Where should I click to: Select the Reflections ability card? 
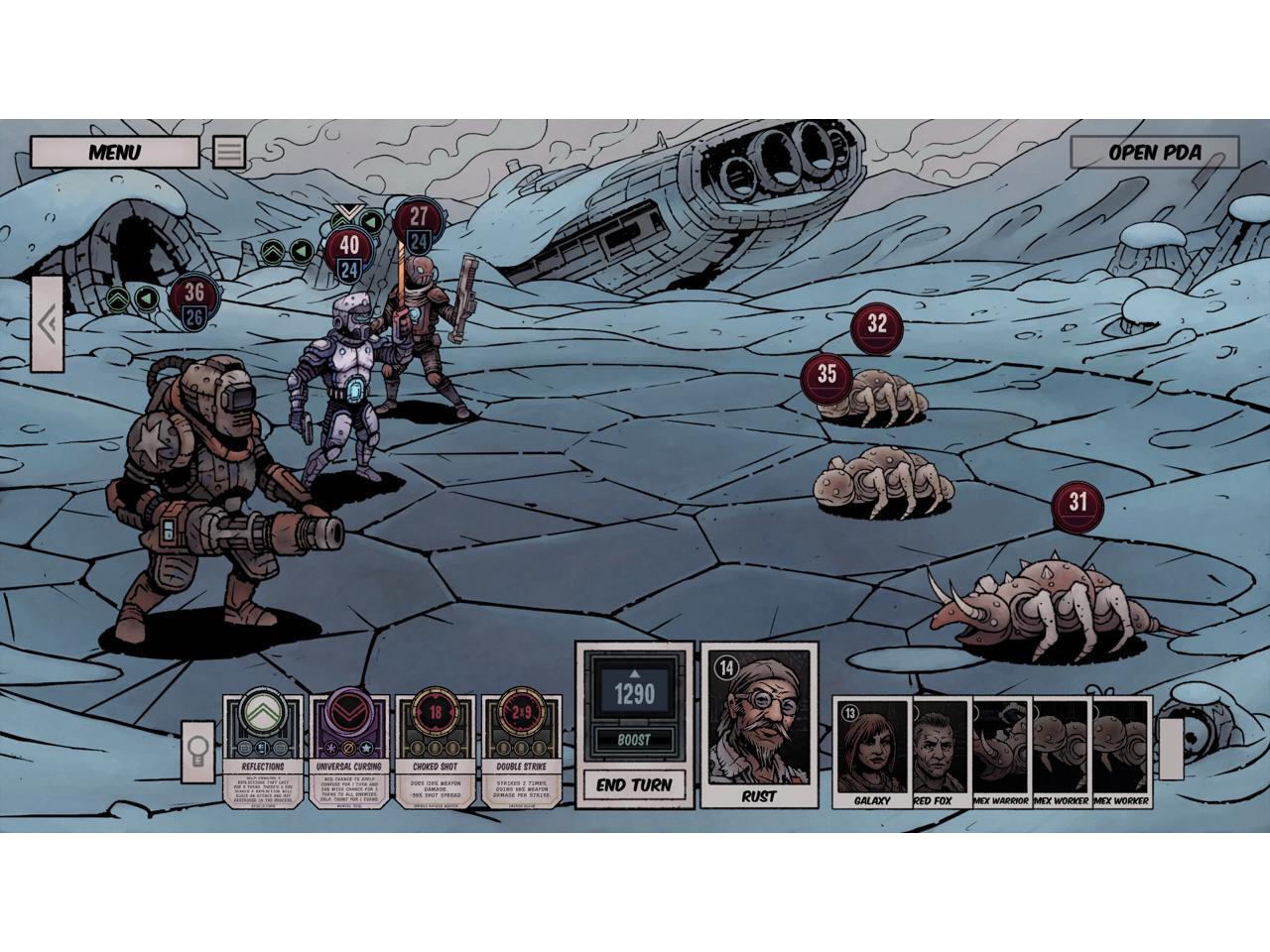point(262,751)
